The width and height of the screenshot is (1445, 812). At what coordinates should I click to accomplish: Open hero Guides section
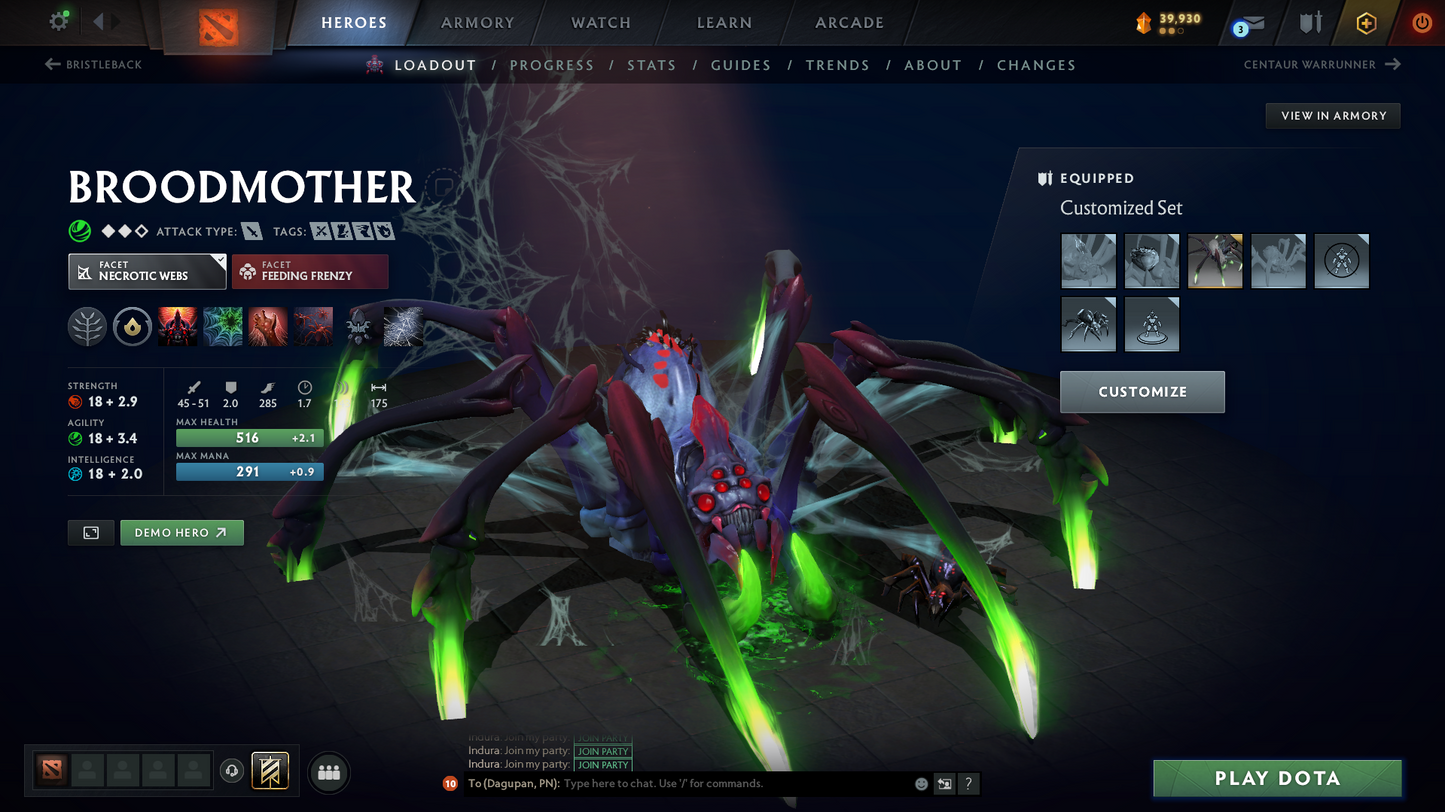point(741,65)
